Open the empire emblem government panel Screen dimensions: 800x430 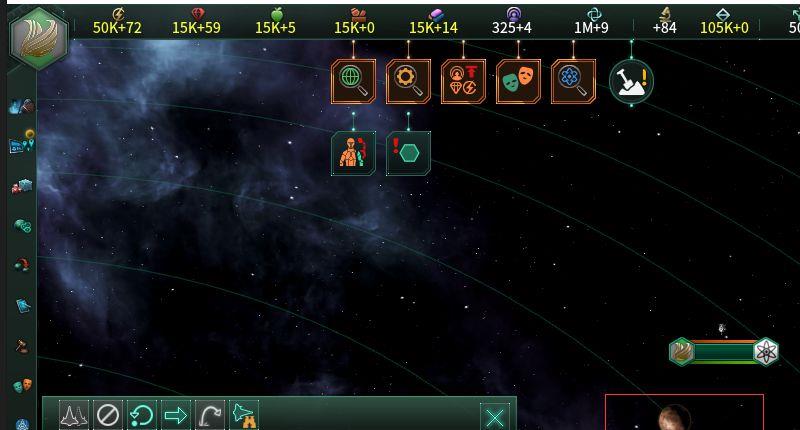39,39
